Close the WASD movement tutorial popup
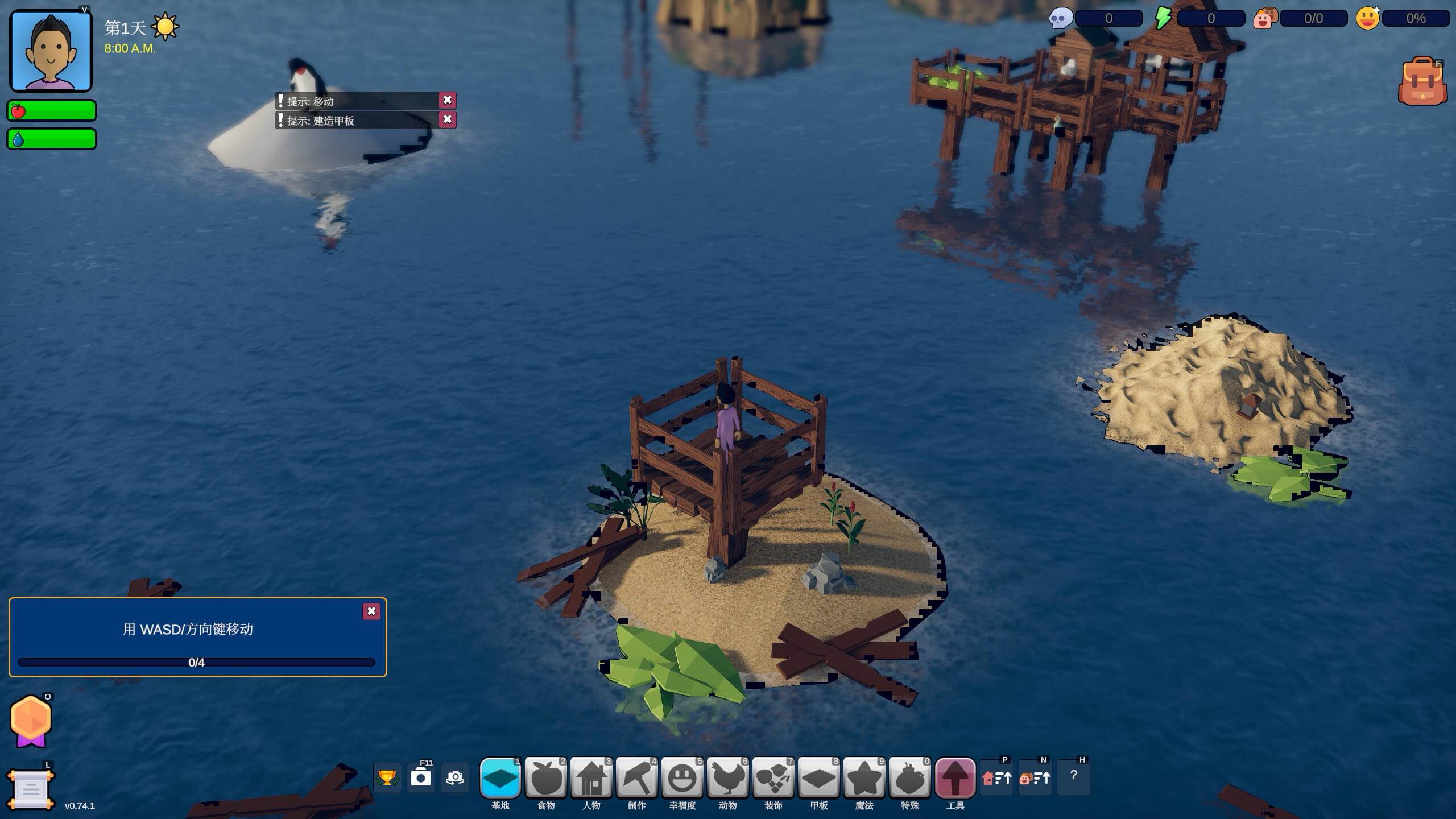Screen dimensions: 1456x819 tap(372, 611)
